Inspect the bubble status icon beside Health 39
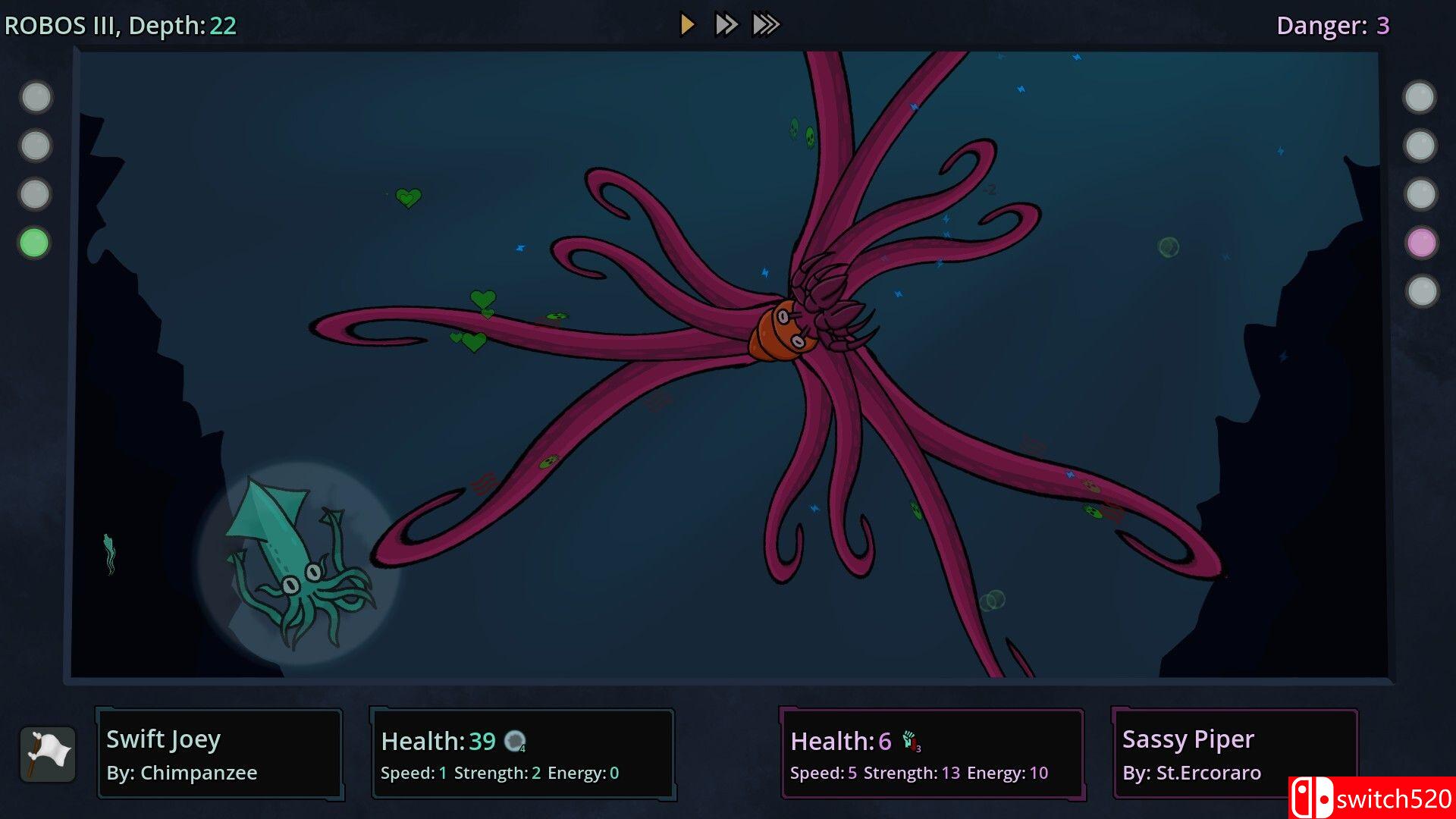1456x819 pixels. 516,741
